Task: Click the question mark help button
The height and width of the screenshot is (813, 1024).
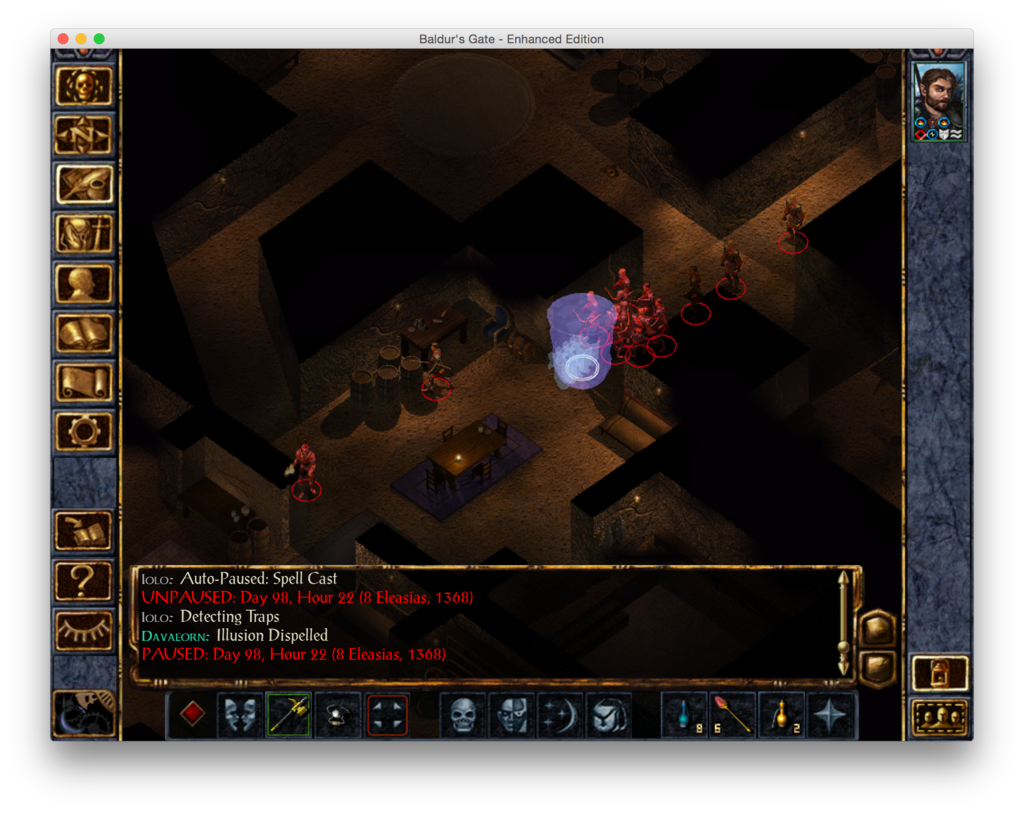Action: coord(85,579)
